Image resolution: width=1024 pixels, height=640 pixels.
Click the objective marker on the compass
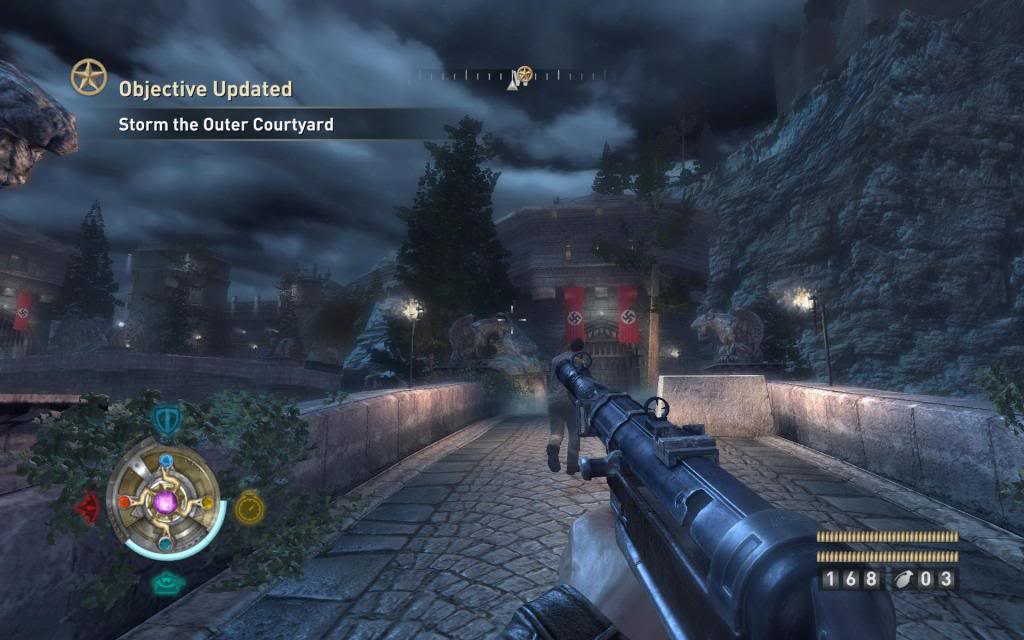(523, 75)
